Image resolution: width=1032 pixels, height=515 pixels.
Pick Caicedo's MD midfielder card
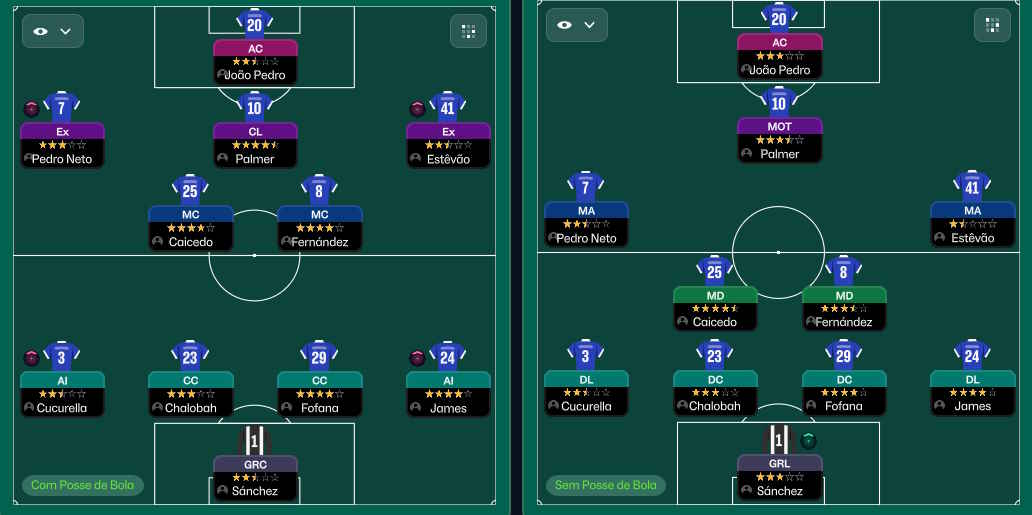(x=714, y=308)
